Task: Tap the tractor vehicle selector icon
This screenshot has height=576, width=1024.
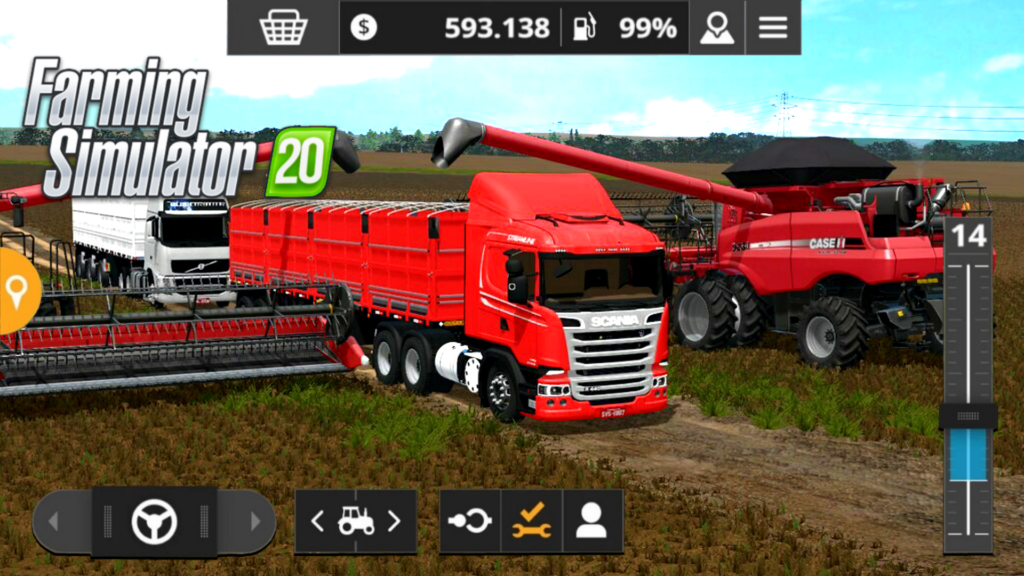Action: coord(355,521)
